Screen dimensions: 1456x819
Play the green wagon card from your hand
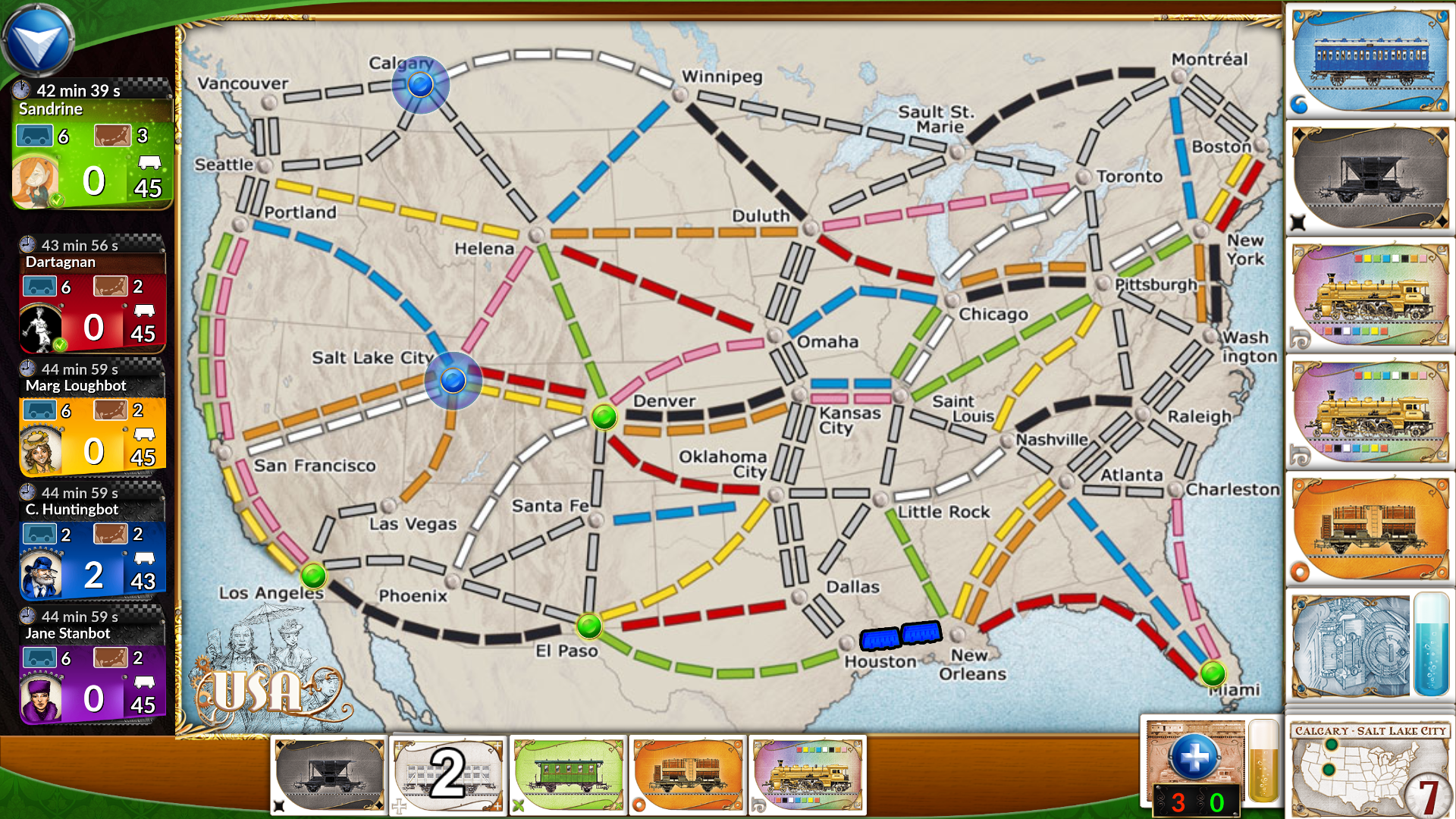pyautogui.click(x=567, y=776)
